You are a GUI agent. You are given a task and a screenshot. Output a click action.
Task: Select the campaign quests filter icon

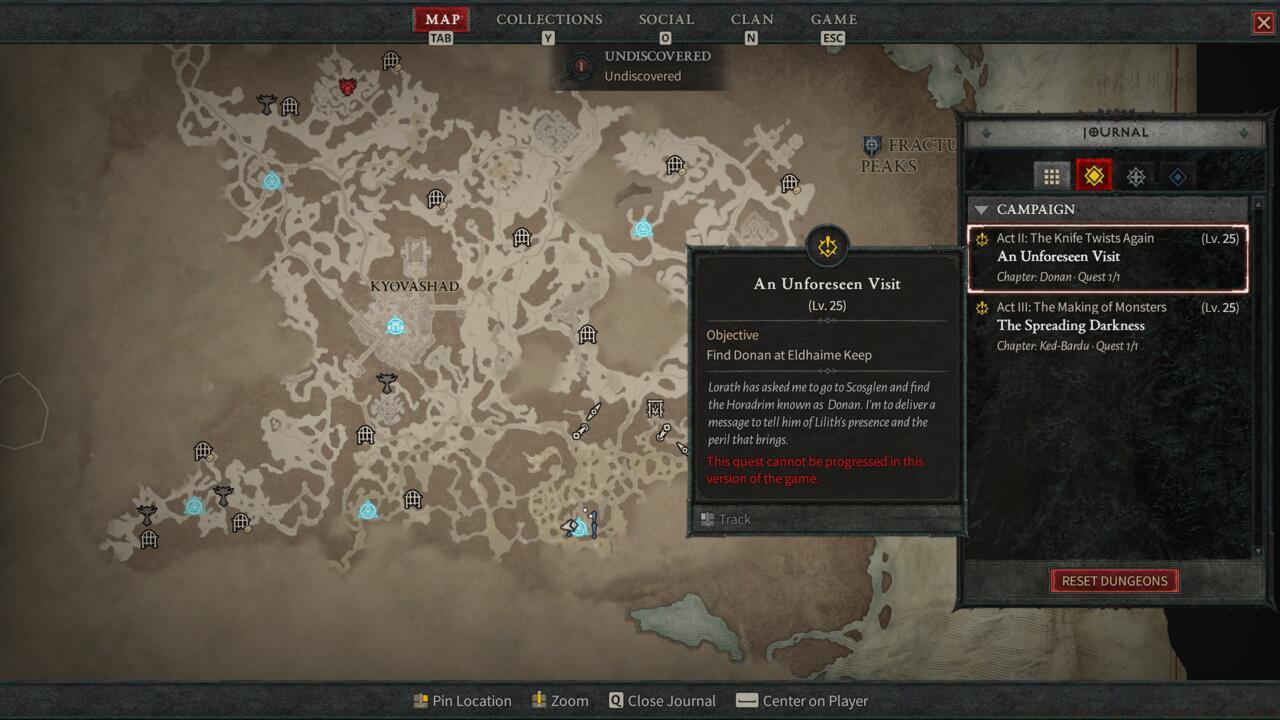click(x=1093, y=175)
